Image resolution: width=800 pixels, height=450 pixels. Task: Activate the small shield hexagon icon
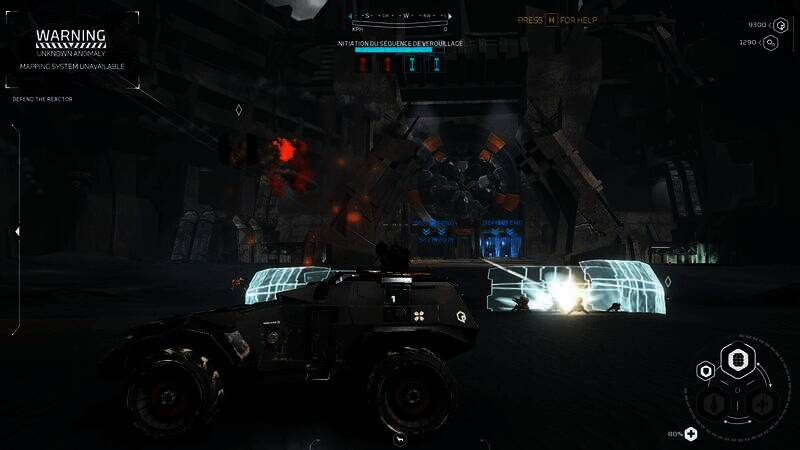point(706,372)
